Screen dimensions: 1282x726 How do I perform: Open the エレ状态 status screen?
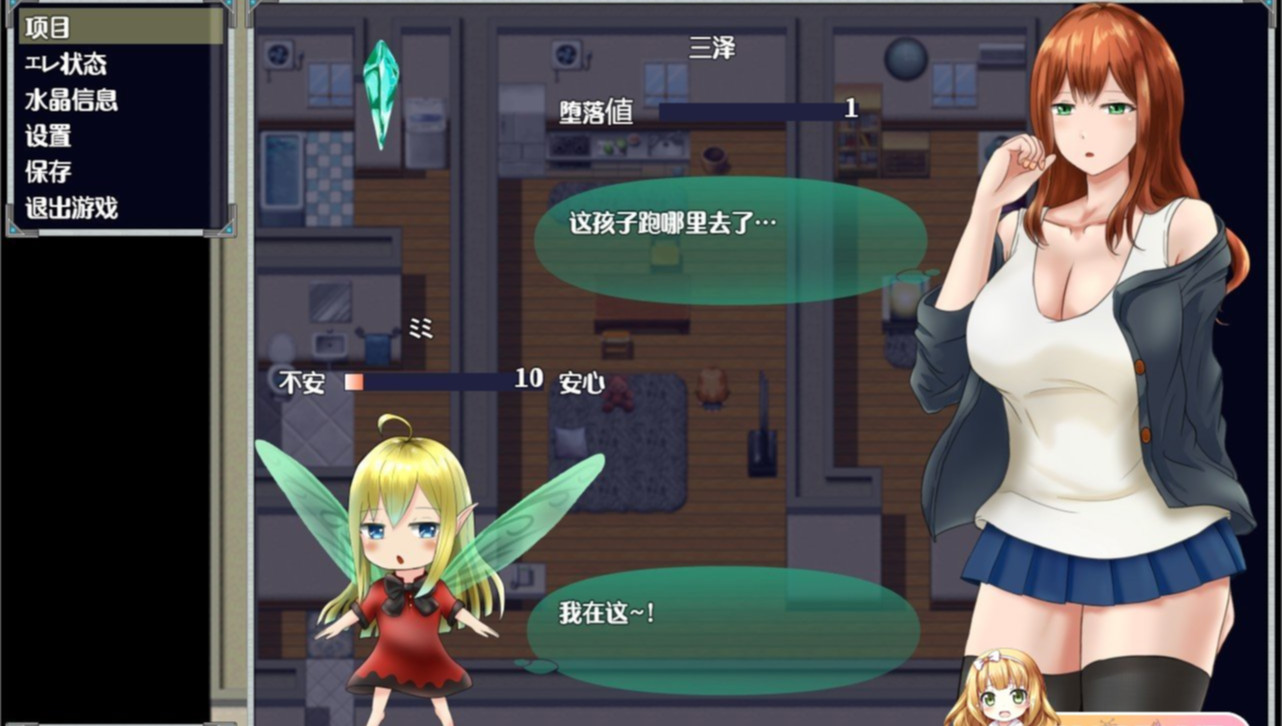pyautogui.click(x=66, y=64)
